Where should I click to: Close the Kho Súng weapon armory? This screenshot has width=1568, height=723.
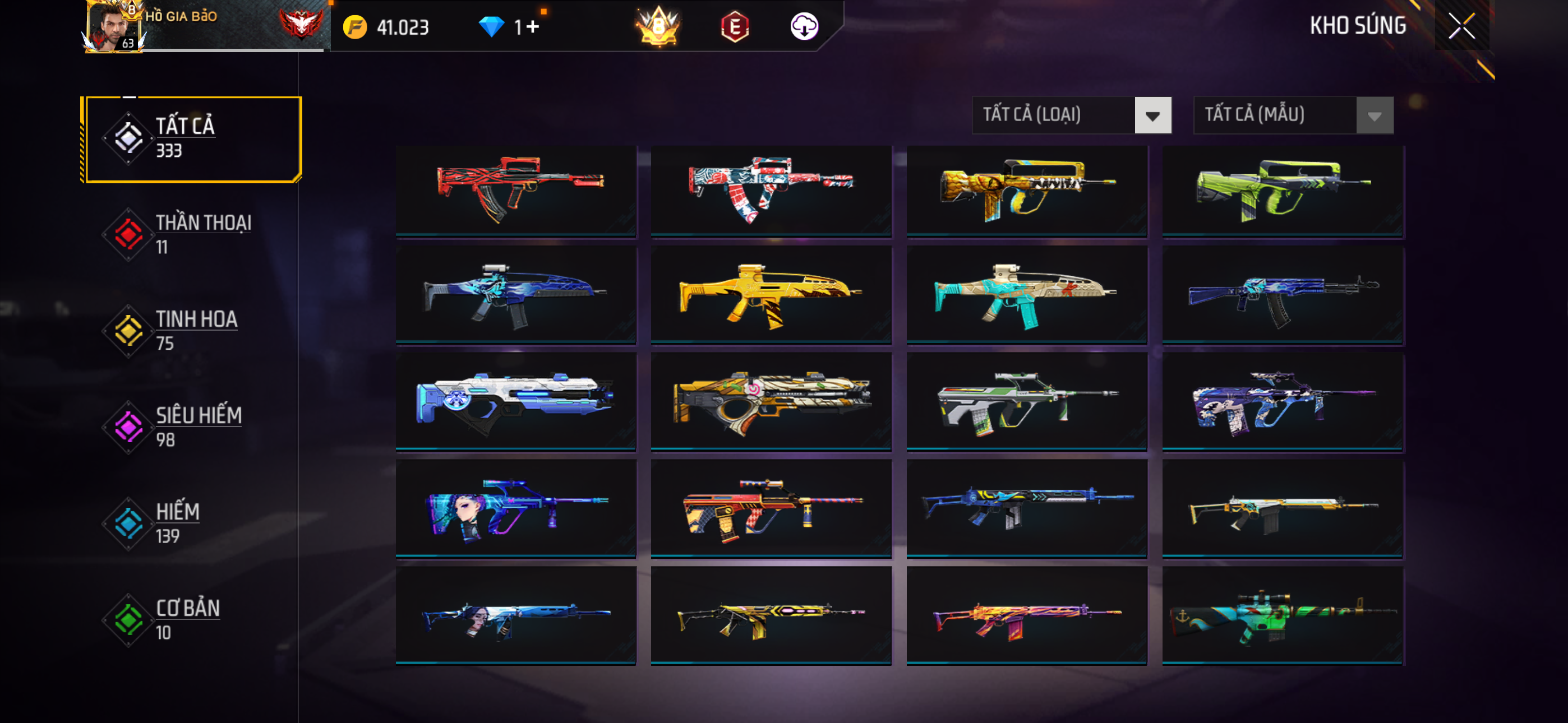[x=1461, y=26]
